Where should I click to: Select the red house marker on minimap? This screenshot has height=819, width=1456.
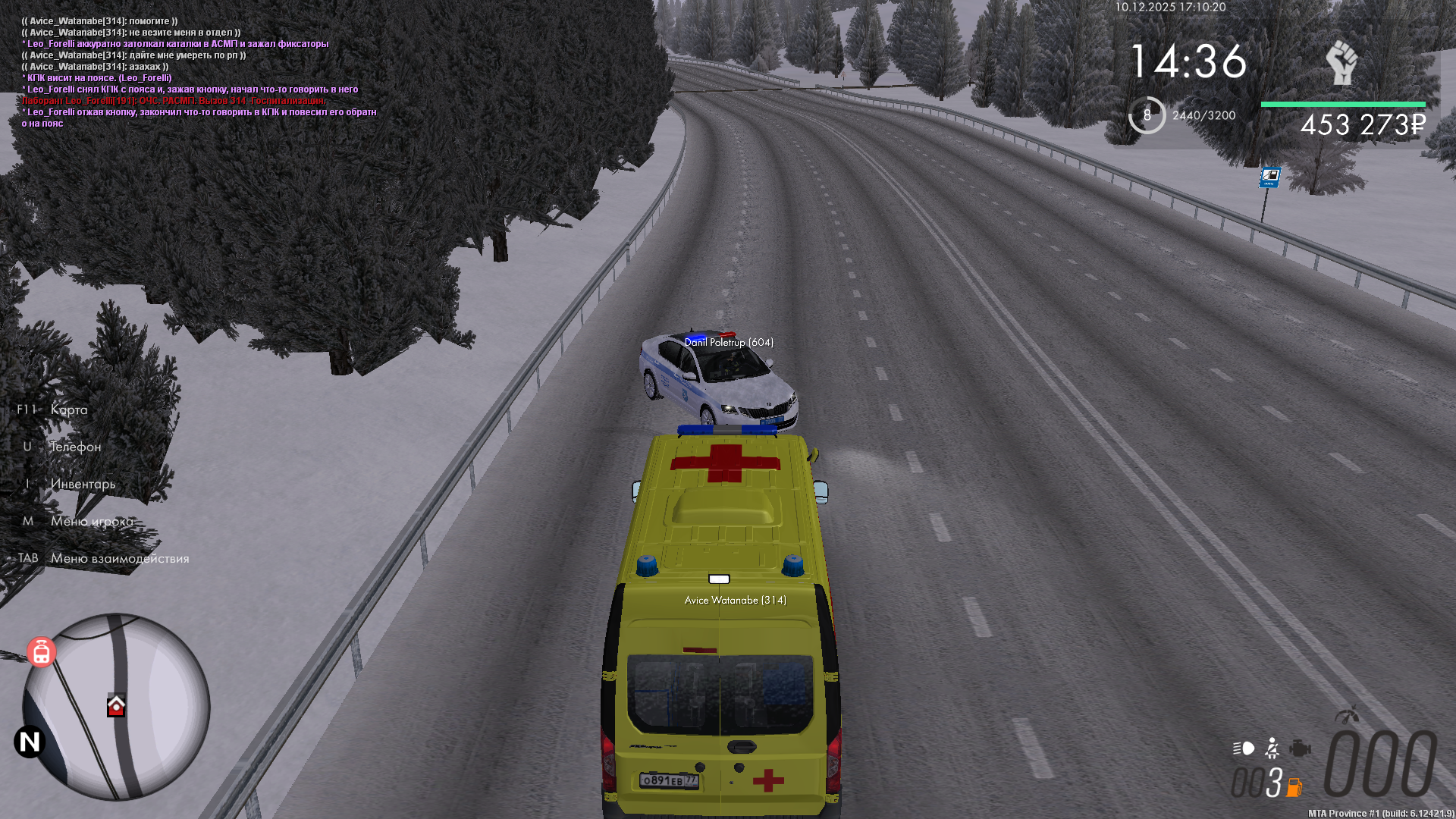pyautogui.click(x=116, y=706)
